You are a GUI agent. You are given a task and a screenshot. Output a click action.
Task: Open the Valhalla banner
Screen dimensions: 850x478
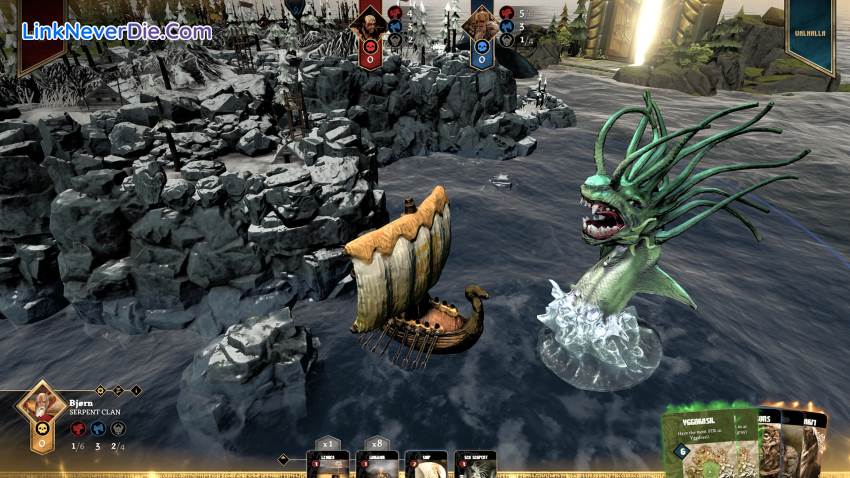point(810,35)
